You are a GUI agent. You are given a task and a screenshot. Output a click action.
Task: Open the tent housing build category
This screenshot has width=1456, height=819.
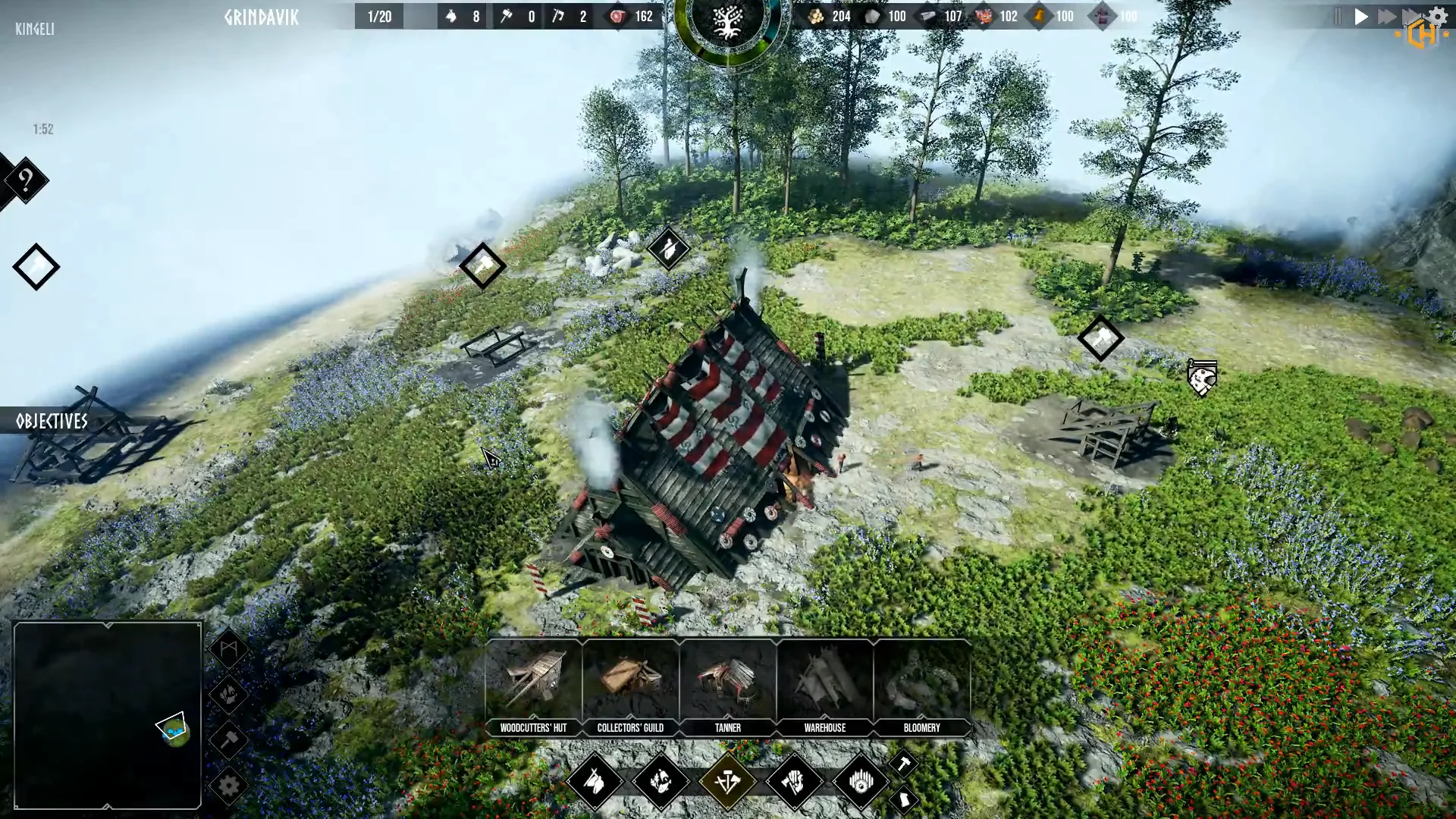pyautogui.click(x=595, y=781)
